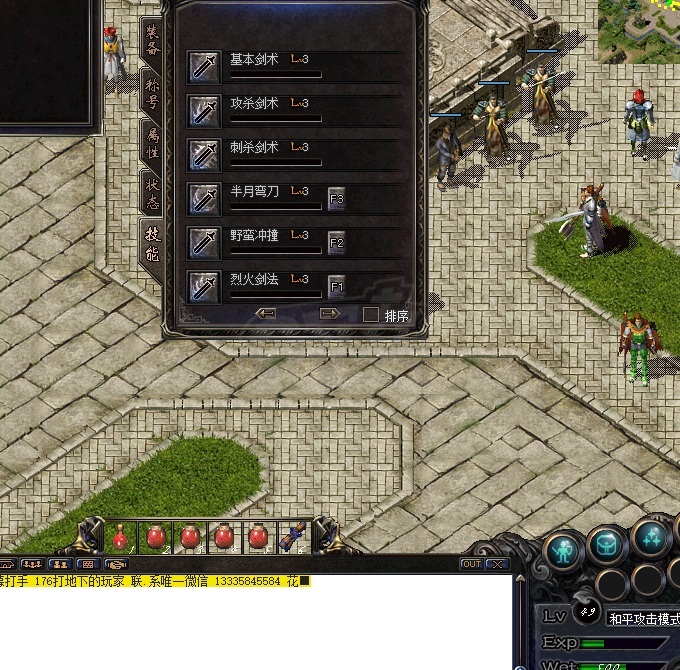This screenshot has height=670, width=680.
Task: Select the 属性 attributes tab
Action: click(152, 140)
